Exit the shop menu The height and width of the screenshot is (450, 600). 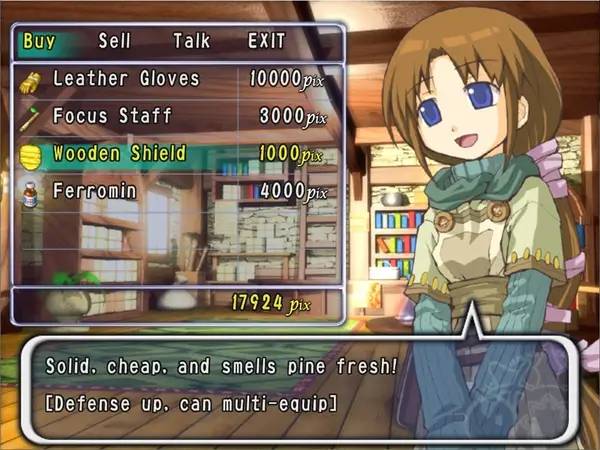click(266, 42)
